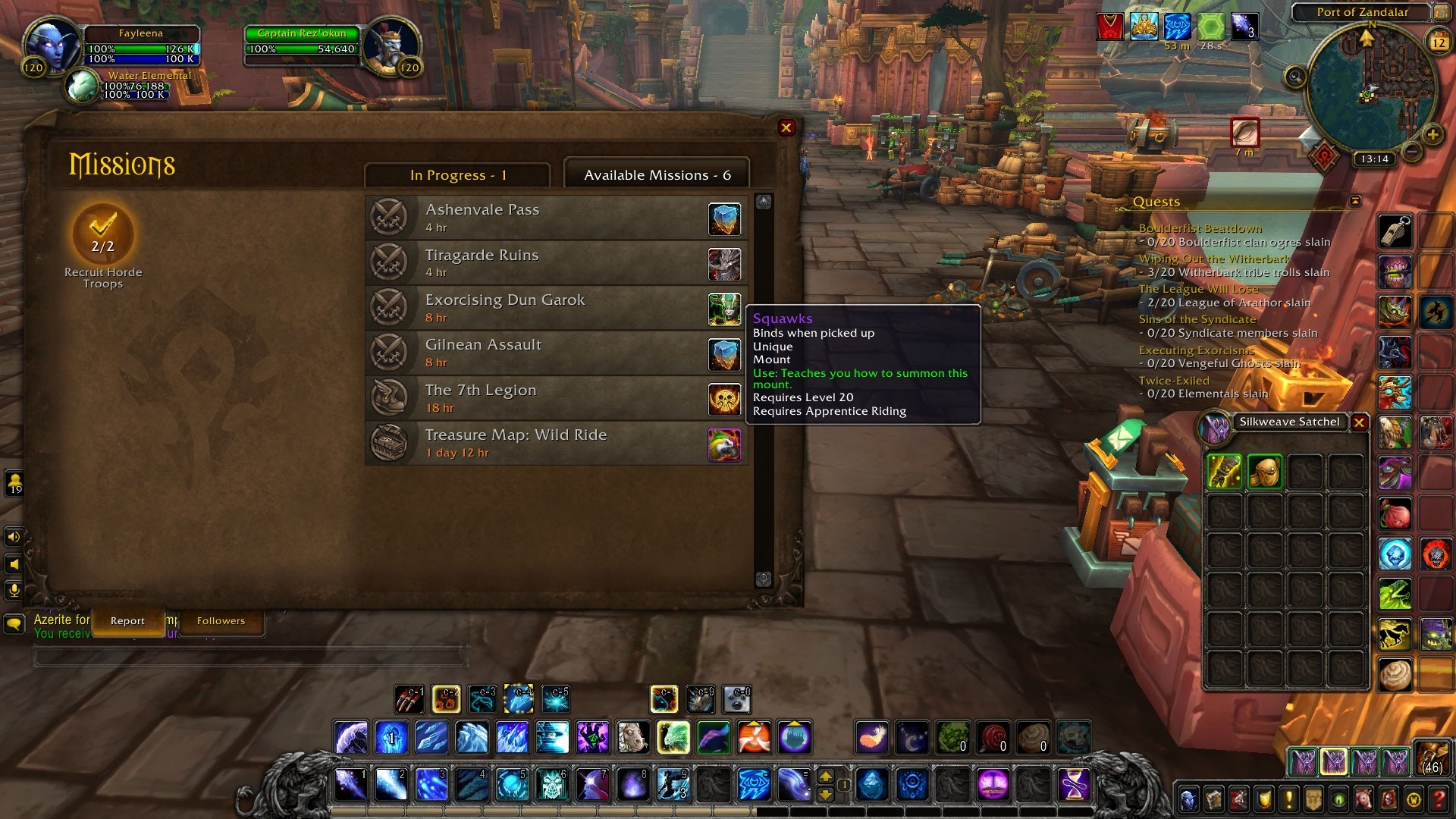1456x819 pixels.
Task: Click the Recruit Horde Troops icon
Action: point(103,235)
